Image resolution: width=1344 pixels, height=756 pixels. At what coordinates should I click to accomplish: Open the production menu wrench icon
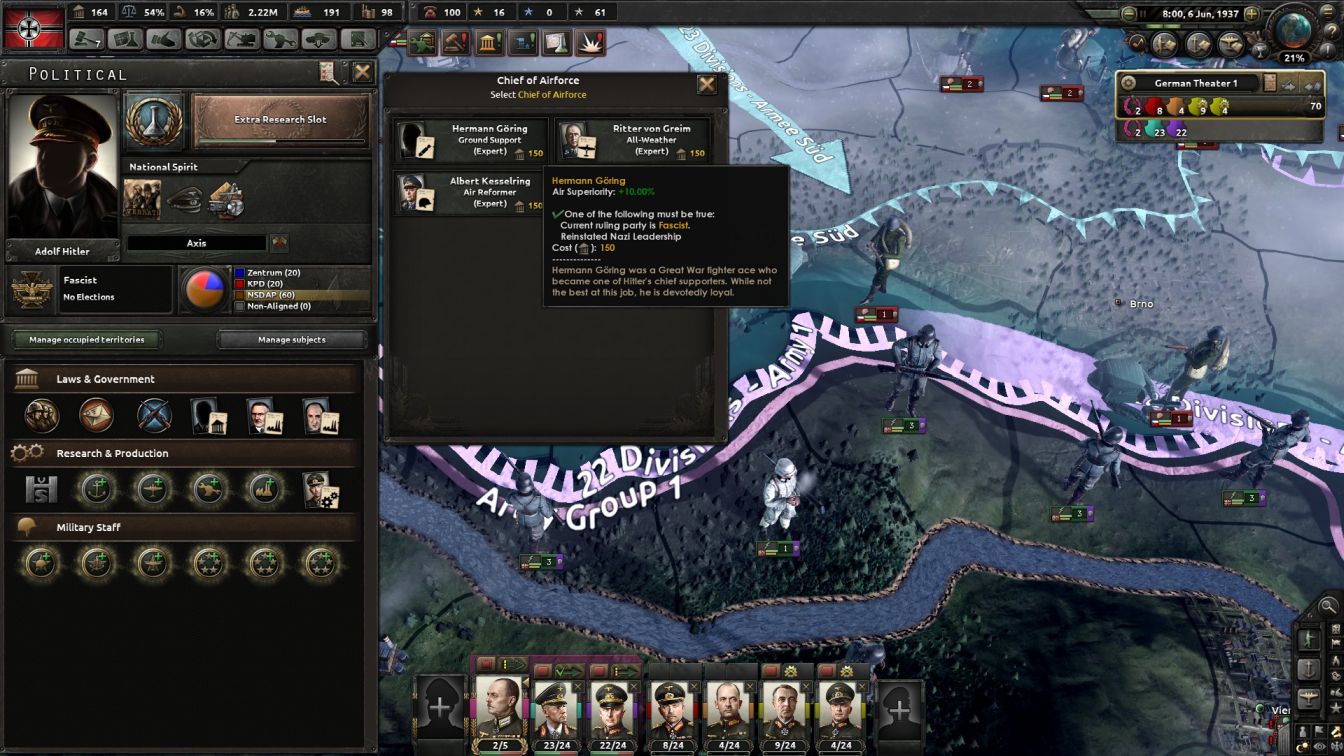280,40
